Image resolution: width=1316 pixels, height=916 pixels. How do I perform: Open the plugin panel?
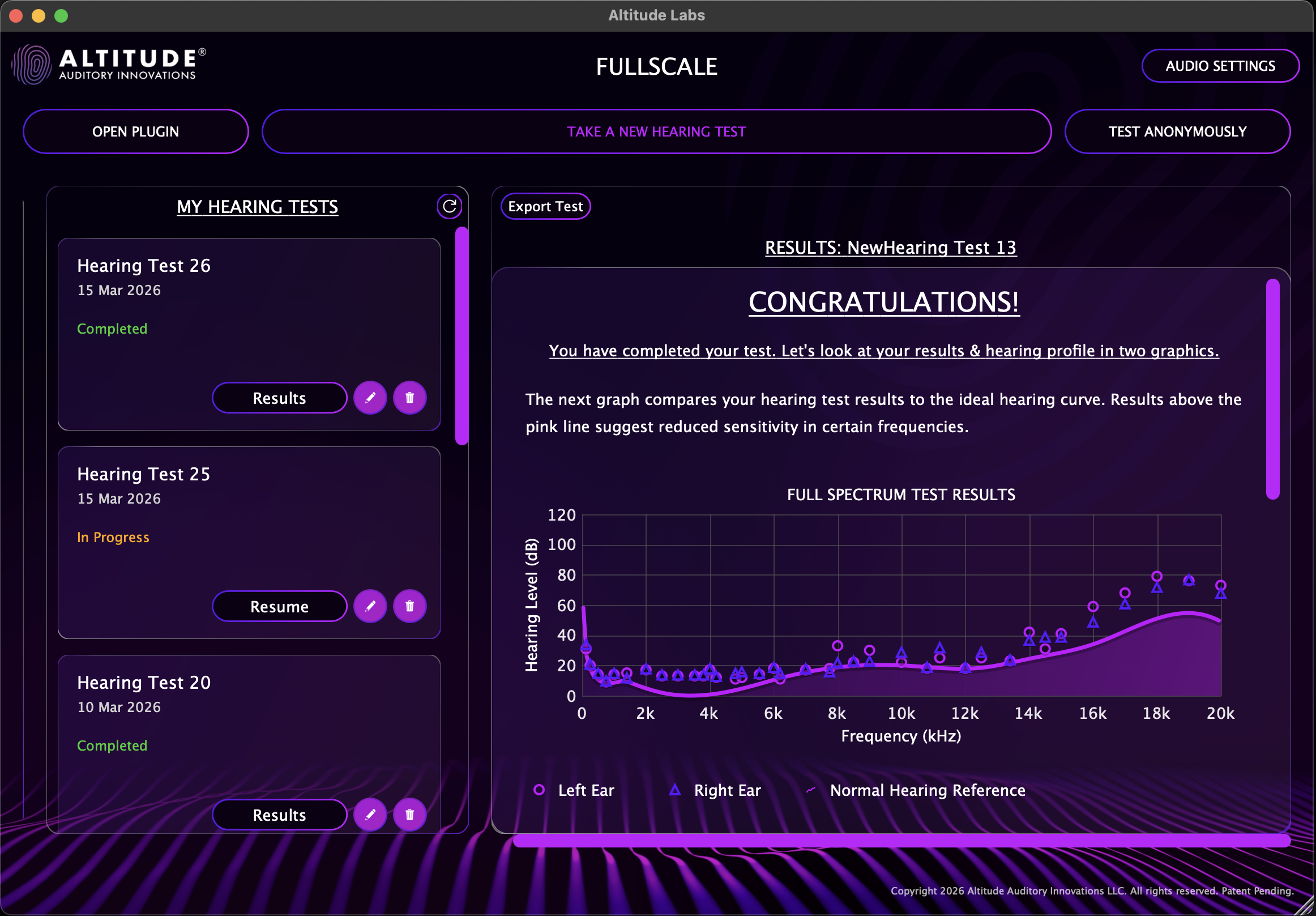pyautogui.click(x=135, y=131)
